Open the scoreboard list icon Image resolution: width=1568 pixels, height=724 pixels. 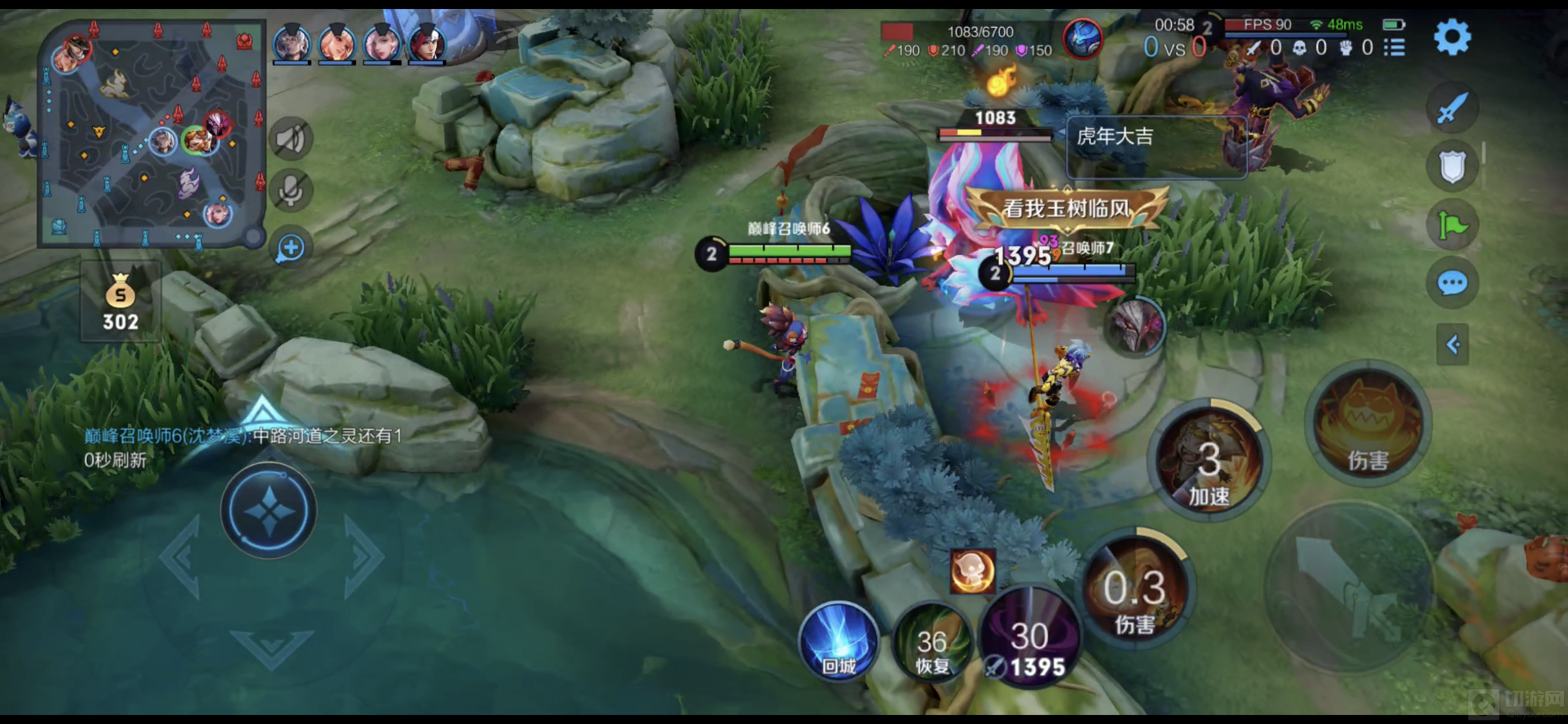coord(1394,48)
